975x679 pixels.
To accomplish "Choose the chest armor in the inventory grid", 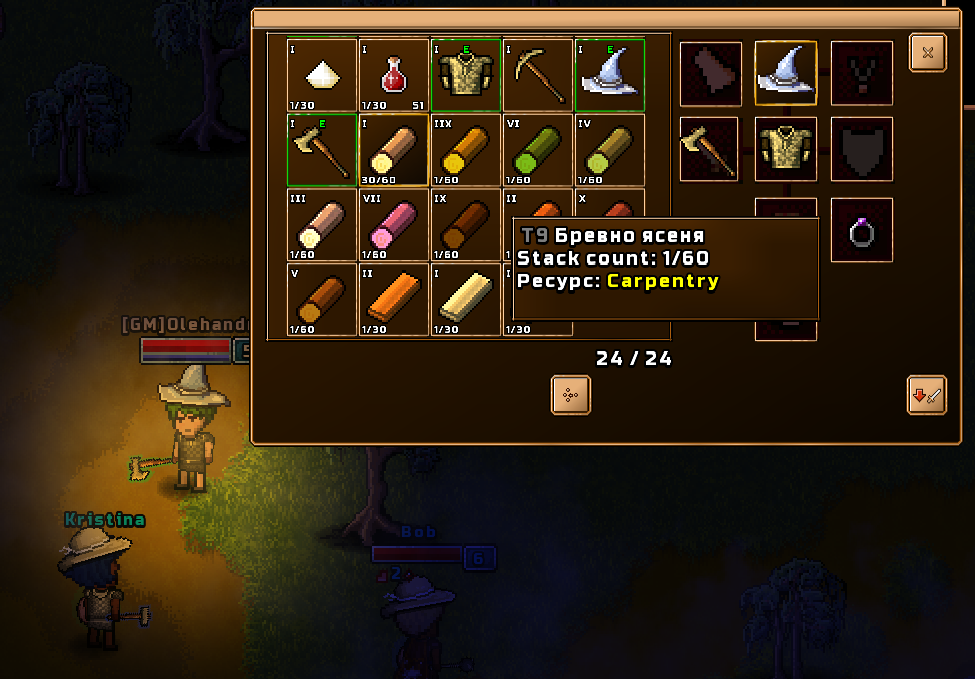I will point(466,75).
